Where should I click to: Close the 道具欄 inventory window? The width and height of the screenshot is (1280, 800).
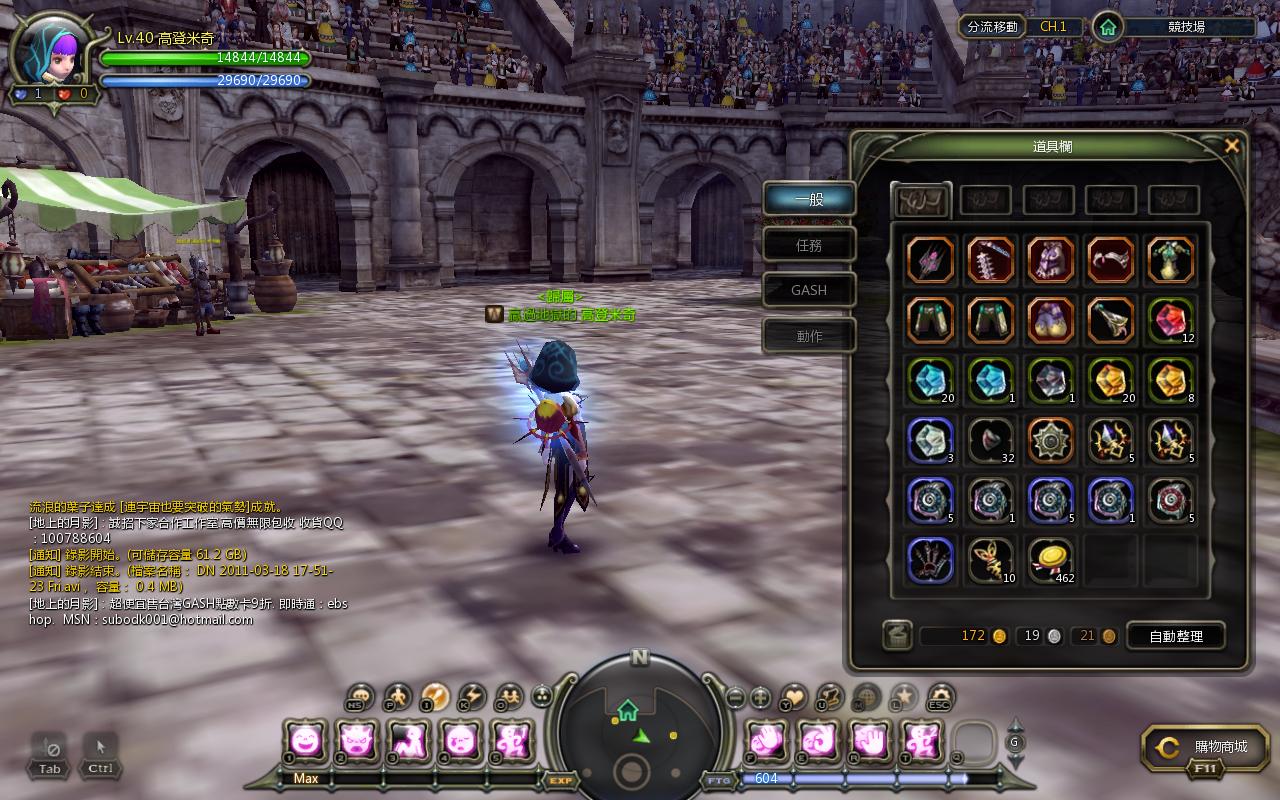pyautogui.click(x=1232, y=146)
